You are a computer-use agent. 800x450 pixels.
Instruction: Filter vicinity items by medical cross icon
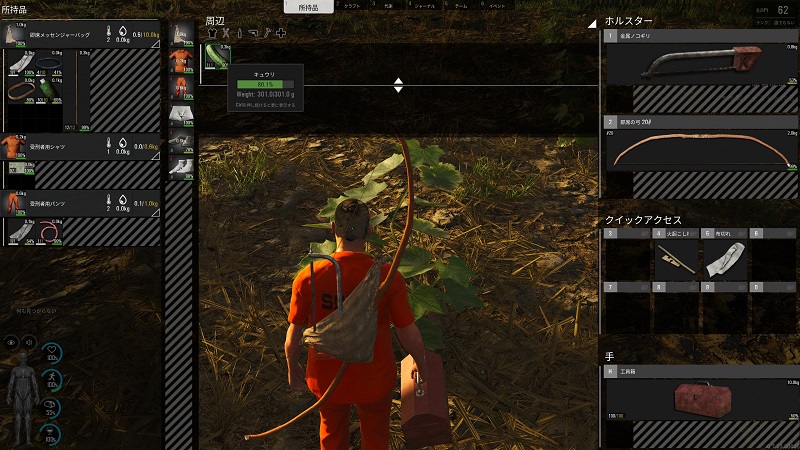tap(281, 33)
